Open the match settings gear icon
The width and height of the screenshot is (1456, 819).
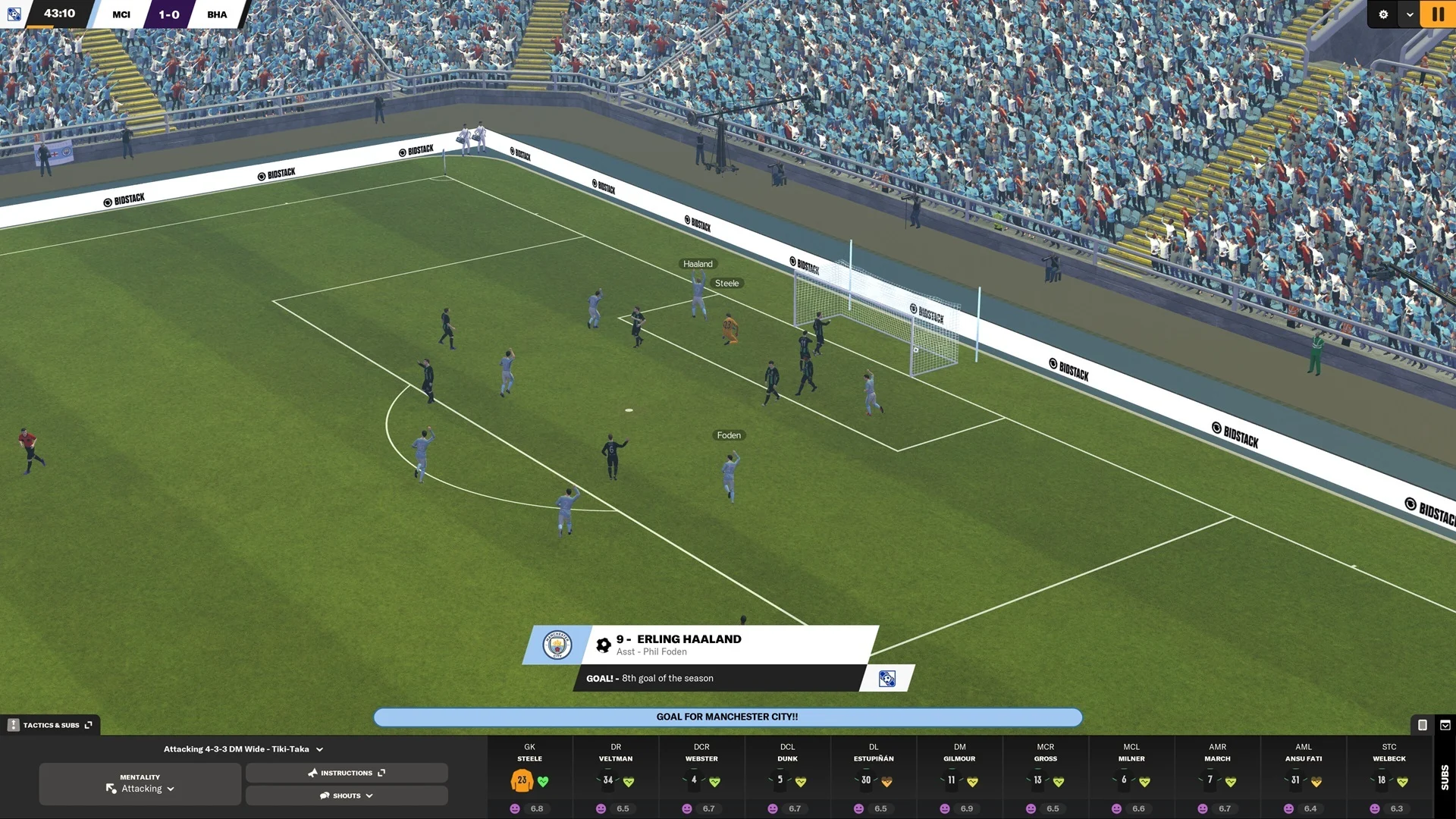pyautogui.click(x=1384, y=14)
